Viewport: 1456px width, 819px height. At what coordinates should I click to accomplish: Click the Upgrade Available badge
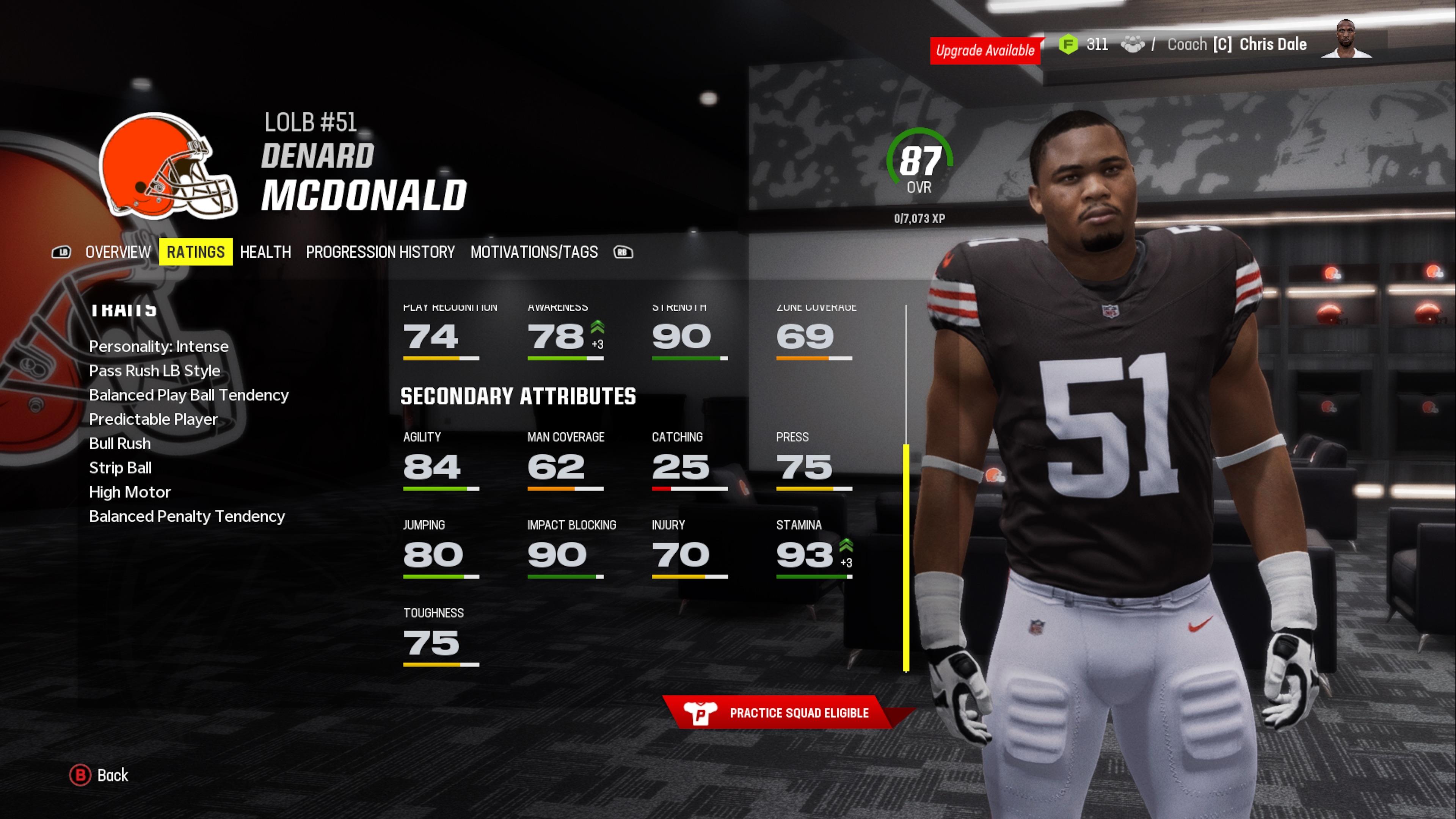(985, 50)
